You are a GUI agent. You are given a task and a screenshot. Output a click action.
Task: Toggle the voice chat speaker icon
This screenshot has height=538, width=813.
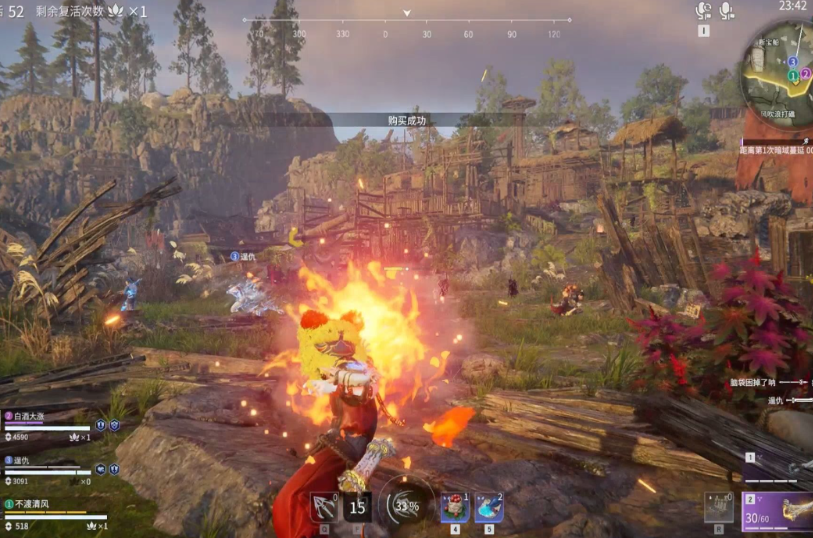pyautogui.click(x=703, y=11)
